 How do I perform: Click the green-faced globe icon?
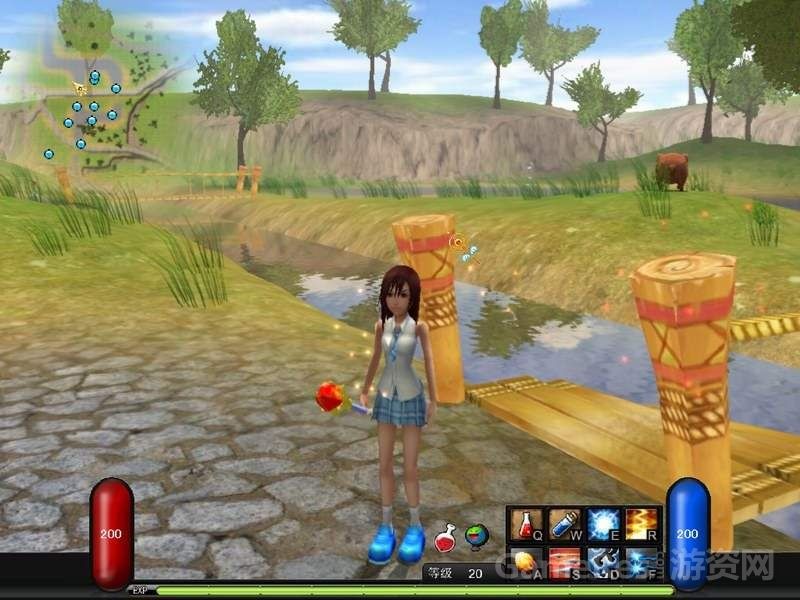(x=477, y=537)
